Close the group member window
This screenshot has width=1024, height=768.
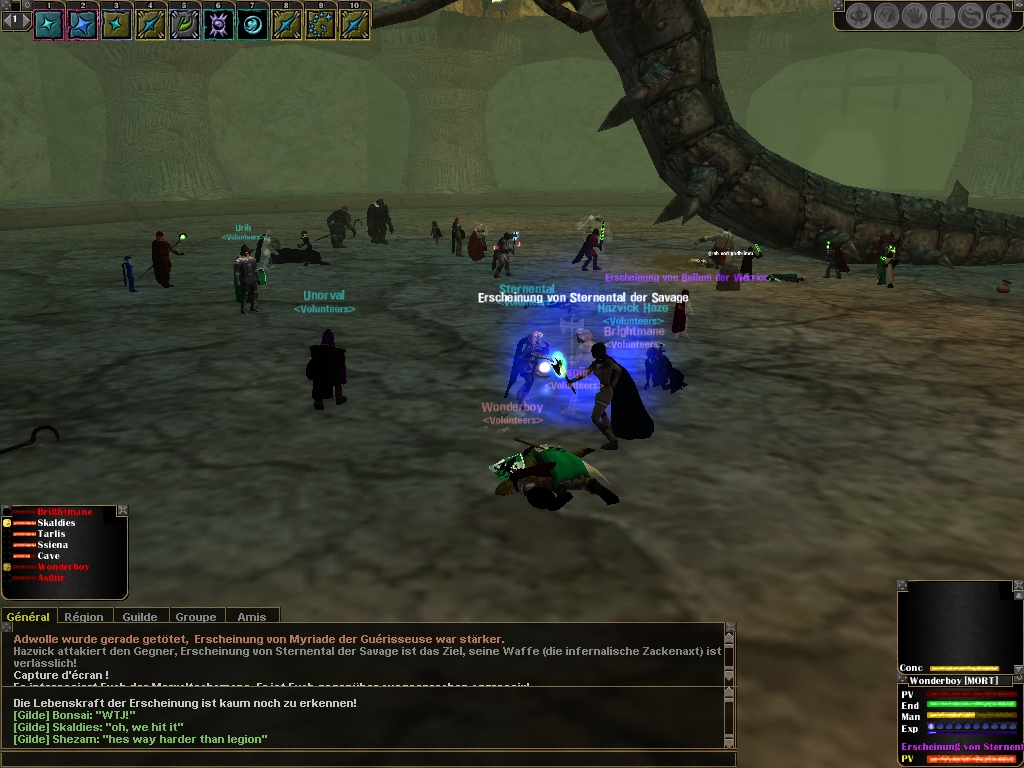point(123,510)
